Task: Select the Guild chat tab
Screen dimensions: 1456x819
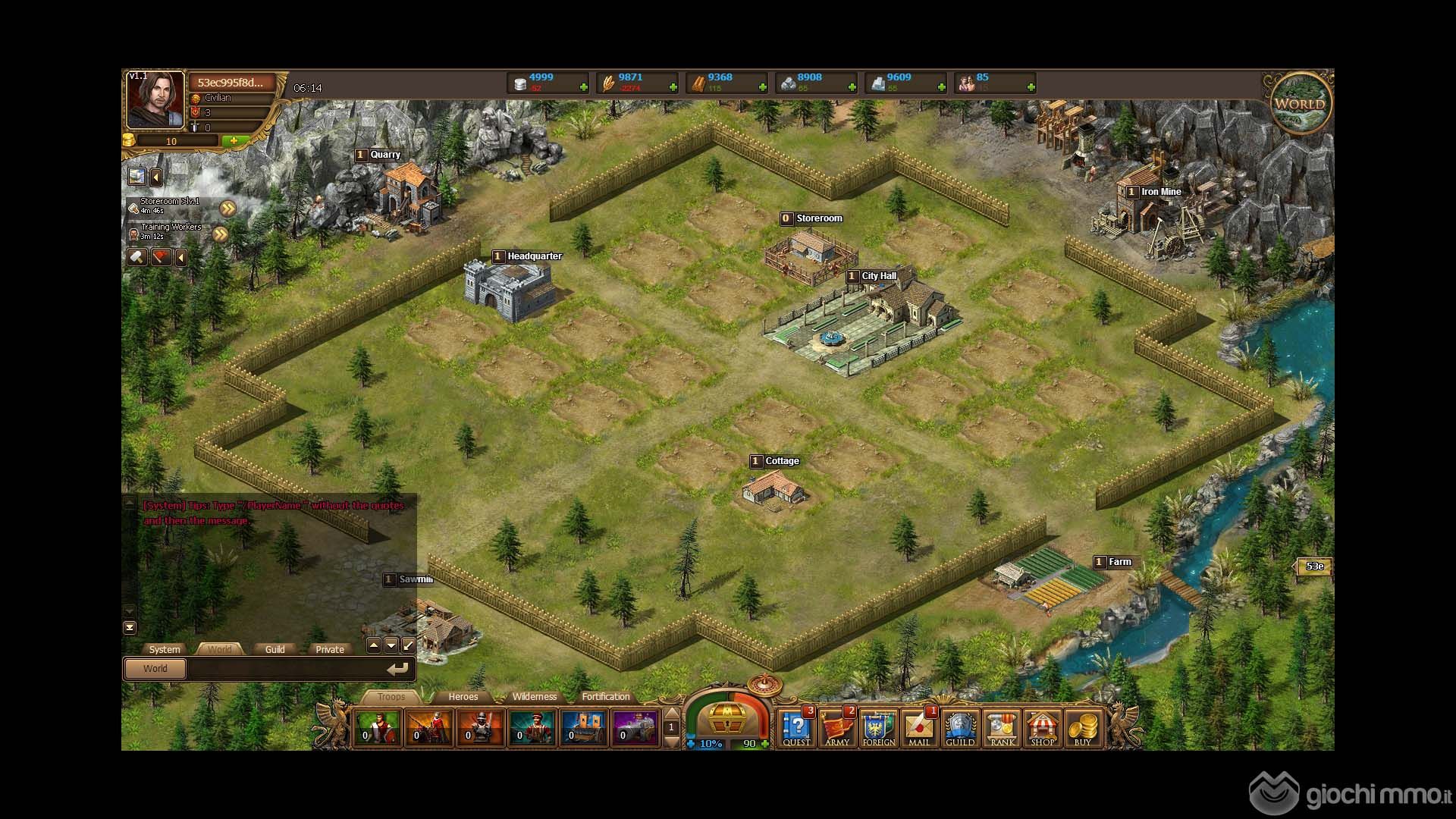Action: [275, 649]
